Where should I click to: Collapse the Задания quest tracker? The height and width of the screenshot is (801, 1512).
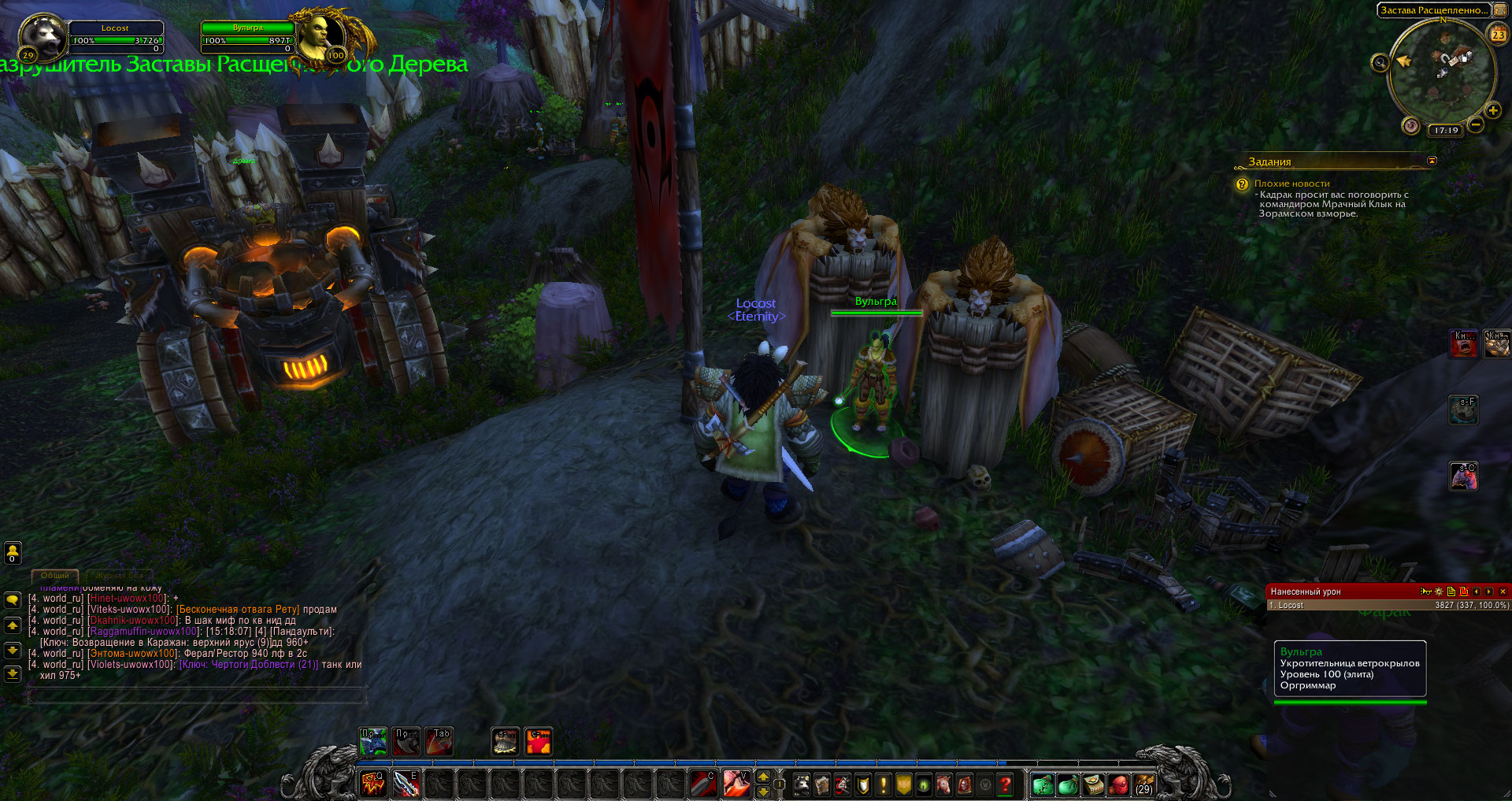pos(1432,161)
